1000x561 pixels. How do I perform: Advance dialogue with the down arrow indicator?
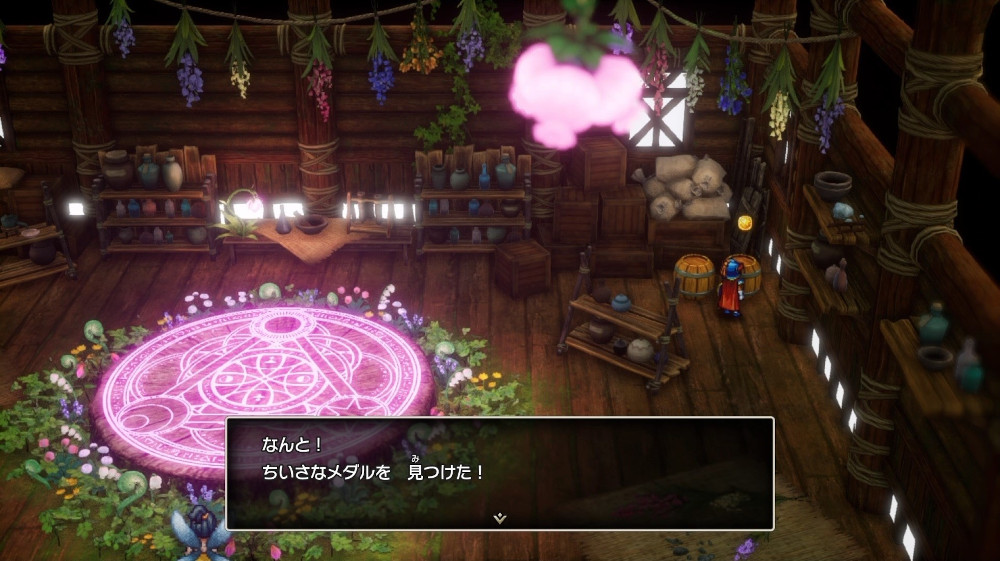pyautogui.click(x=499, y=518)
